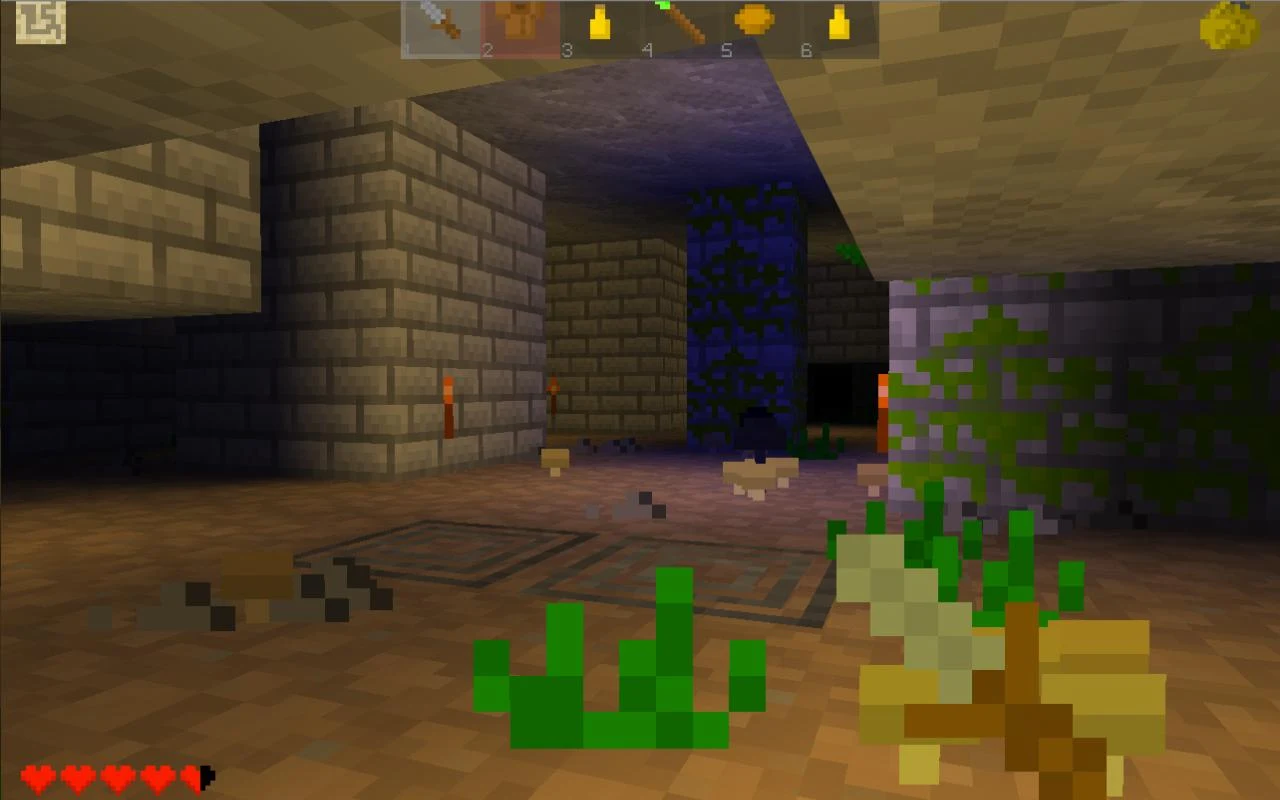
Task: Pick the second potion in hotbar slot 6
Action: [836, 22]
